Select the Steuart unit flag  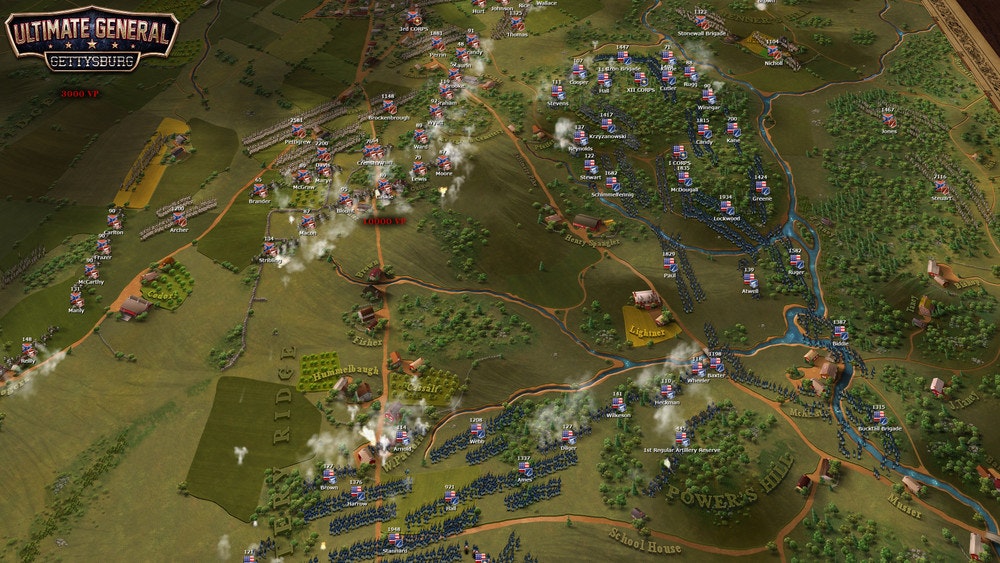[939, 187]
